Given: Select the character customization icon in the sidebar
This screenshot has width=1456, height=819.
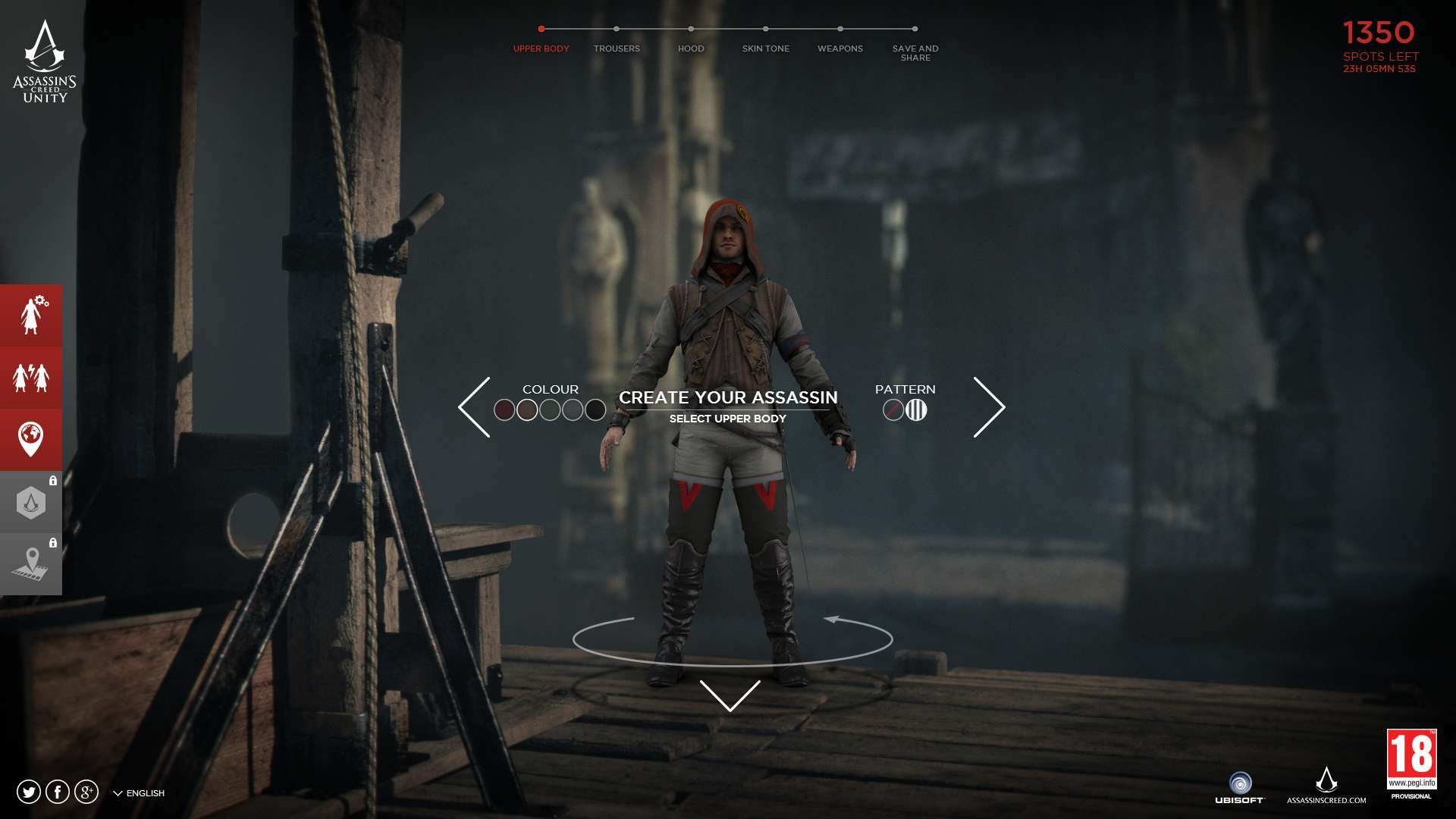Looking at the screenshot, I should point(31,315).
